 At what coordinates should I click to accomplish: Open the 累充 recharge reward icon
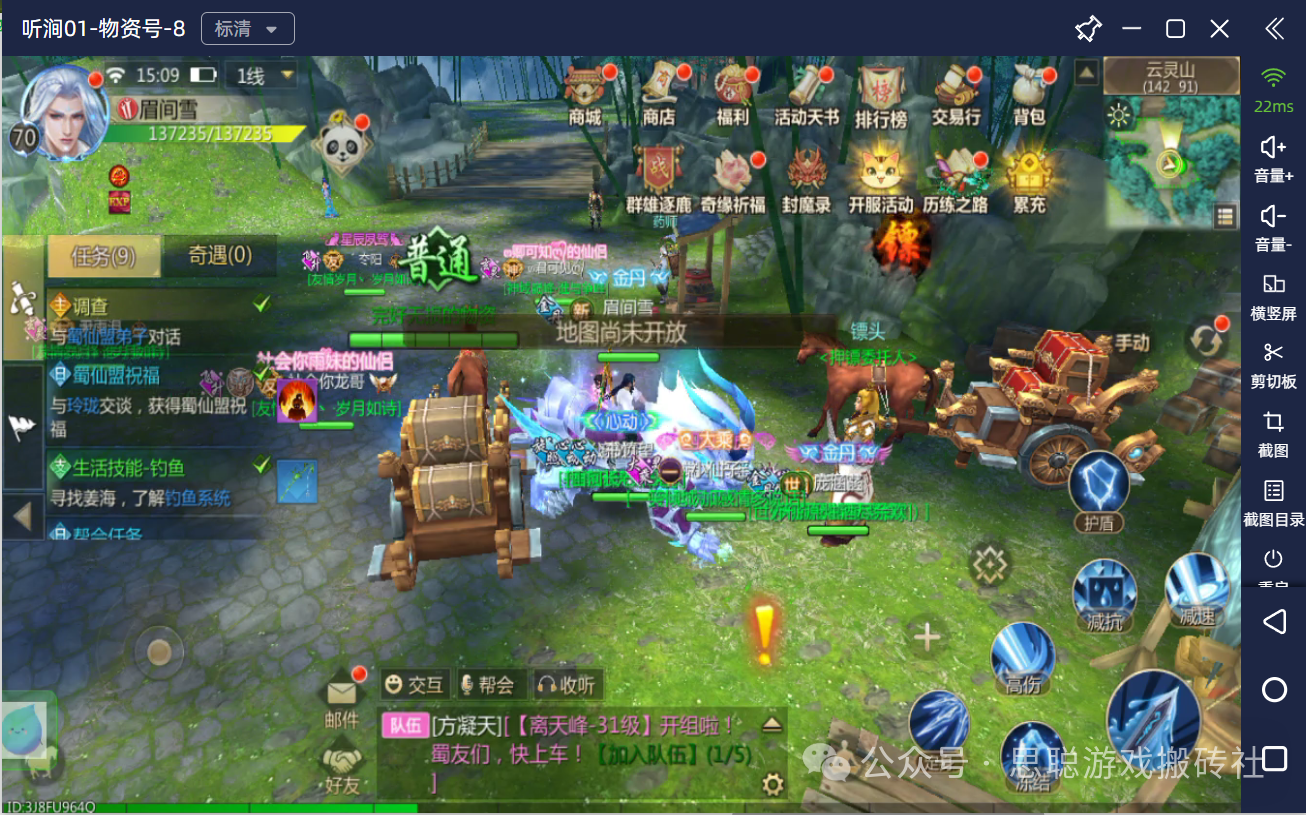tap(1028, 180)
